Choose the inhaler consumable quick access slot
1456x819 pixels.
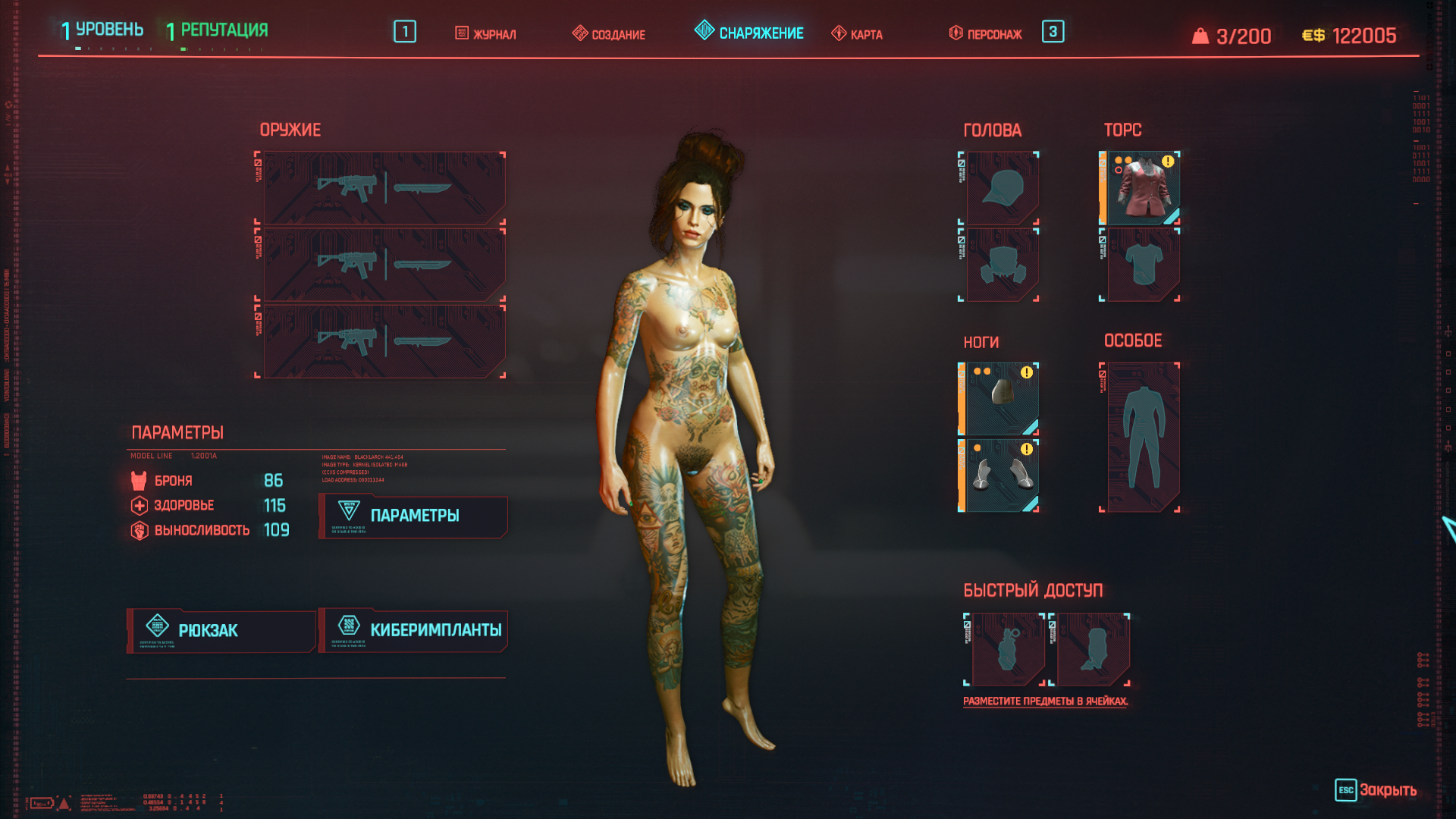click(1092, 649)
